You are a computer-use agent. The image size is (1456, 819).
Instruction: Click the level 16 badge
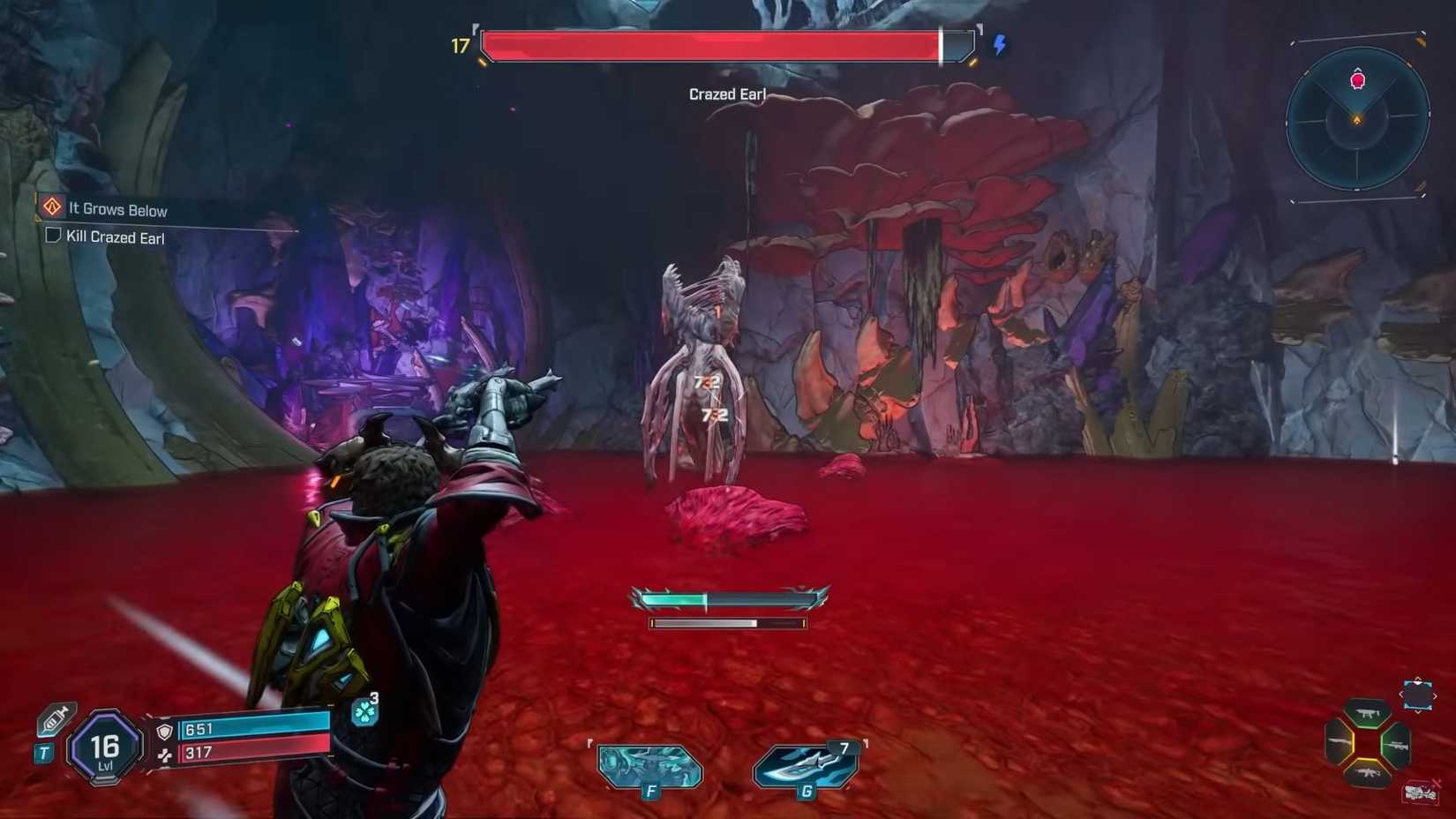pyautogui.click(x=104, y=749)
